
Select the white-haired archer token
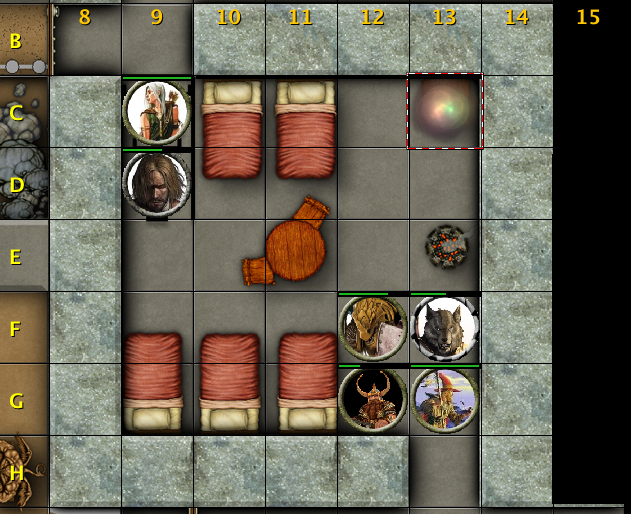(157, 112)
